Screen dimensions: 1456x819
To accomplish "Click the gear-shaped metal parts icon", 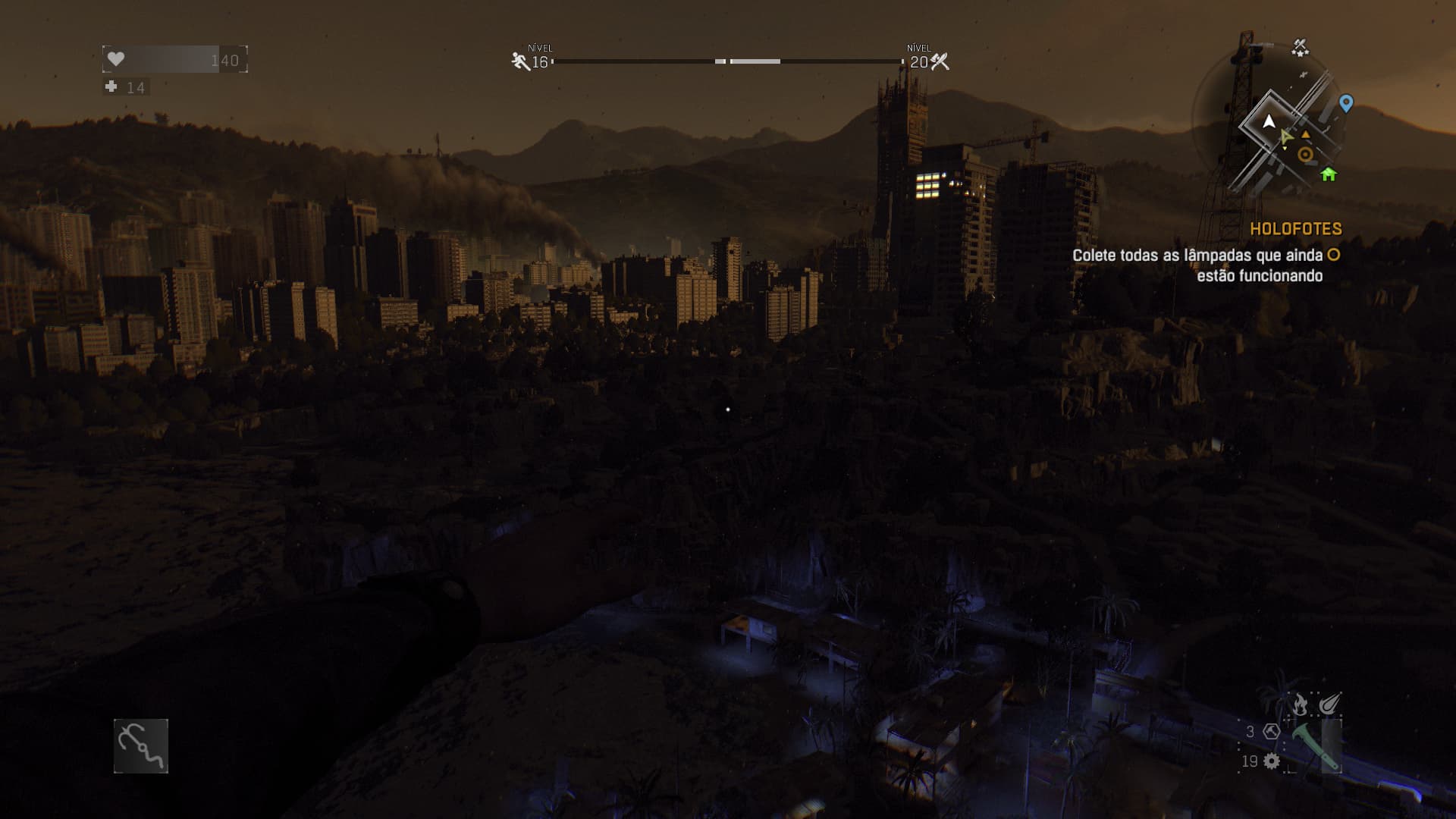I will 1272,761.
